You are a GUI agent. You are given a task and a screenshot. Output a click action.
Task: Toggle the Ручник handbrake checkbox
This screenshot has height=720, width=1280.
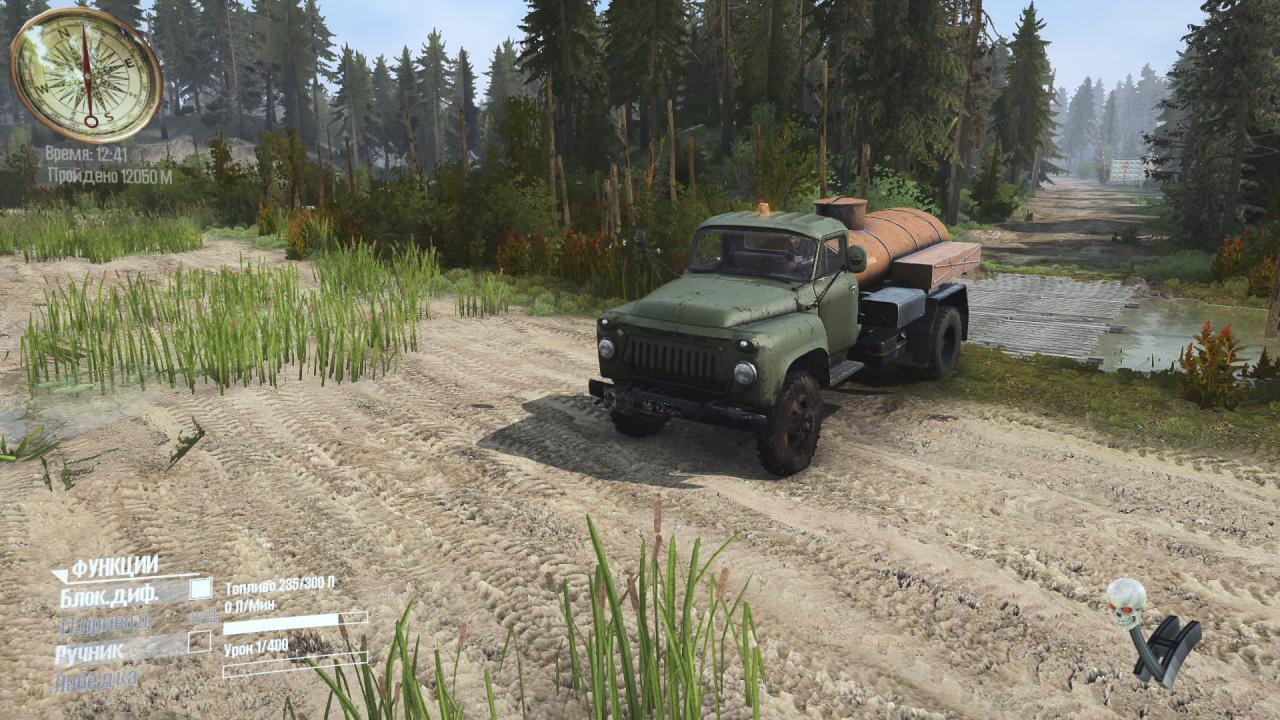point(200,641)
